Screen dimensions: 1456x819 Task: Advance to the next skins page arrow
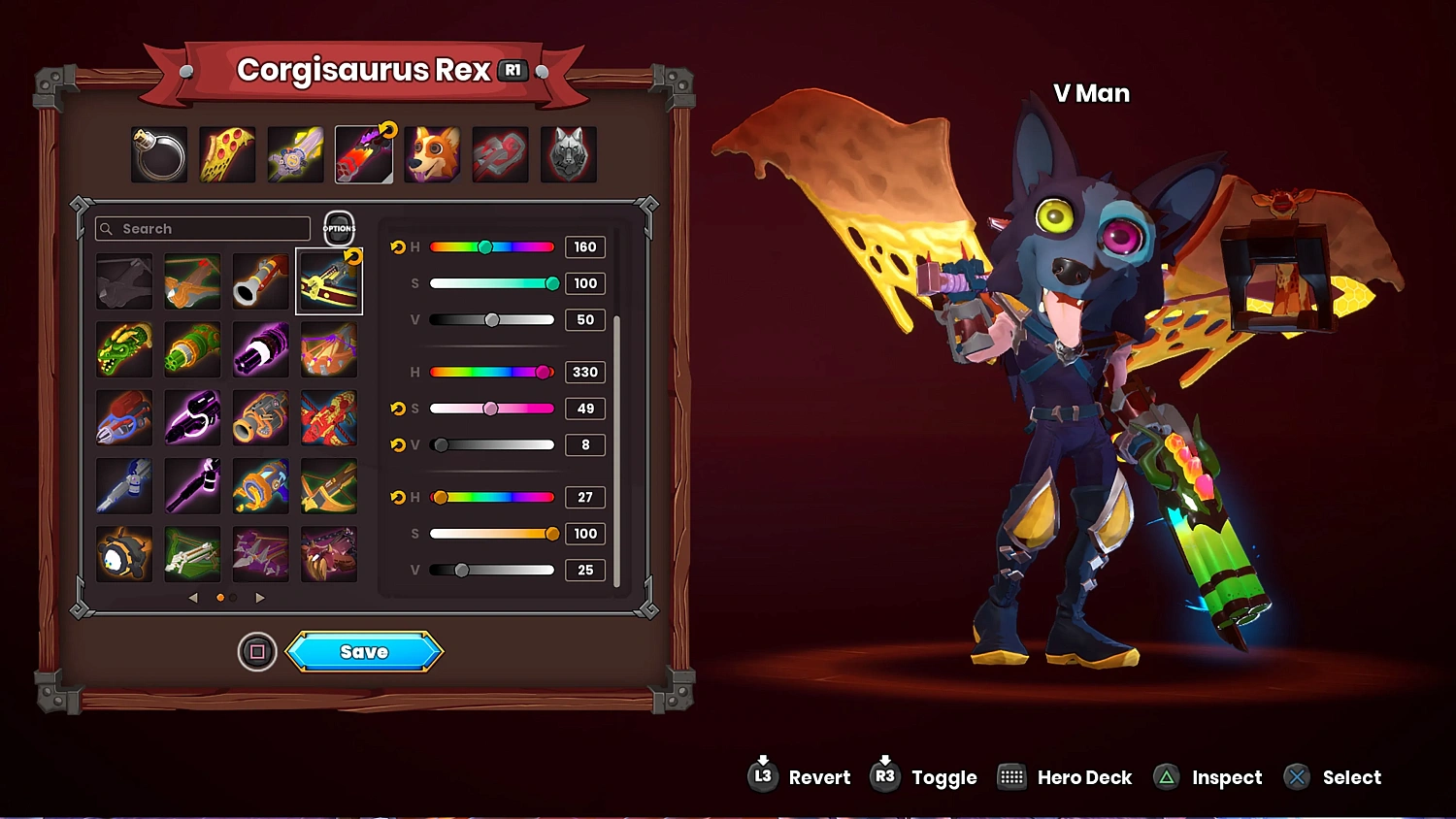259,598
